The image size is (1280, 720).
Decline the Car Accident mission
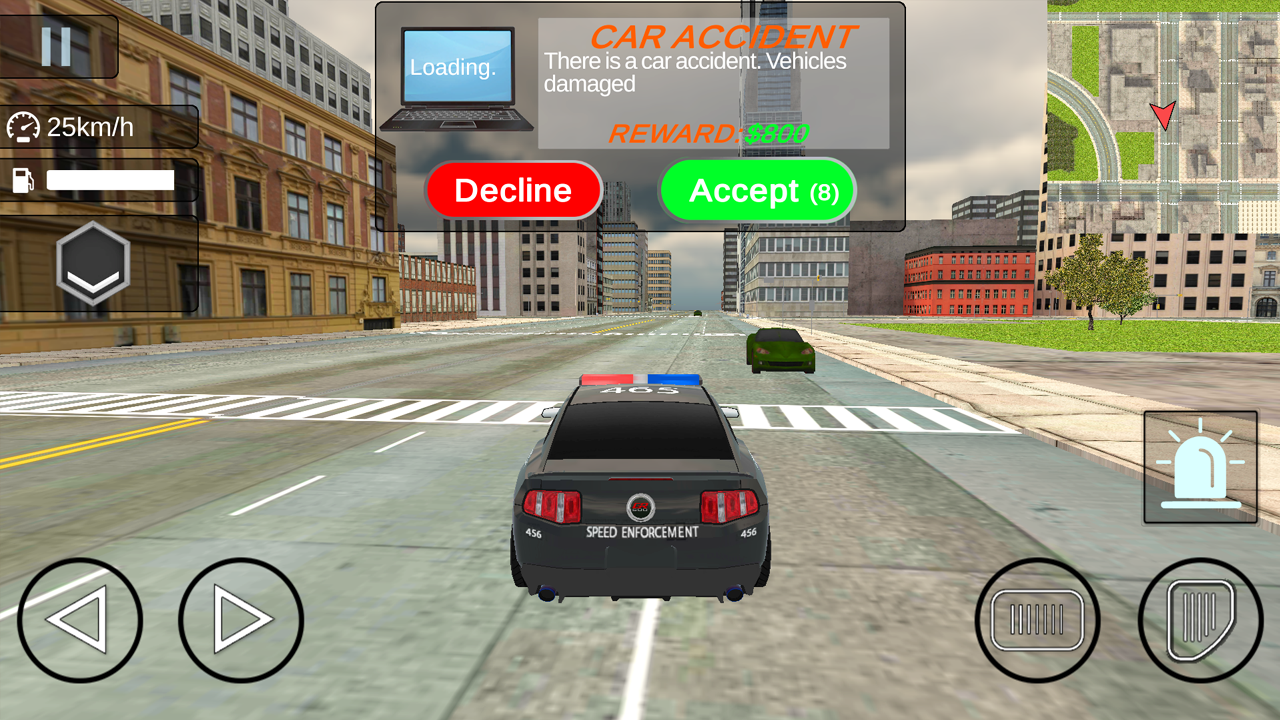[514, 190]
